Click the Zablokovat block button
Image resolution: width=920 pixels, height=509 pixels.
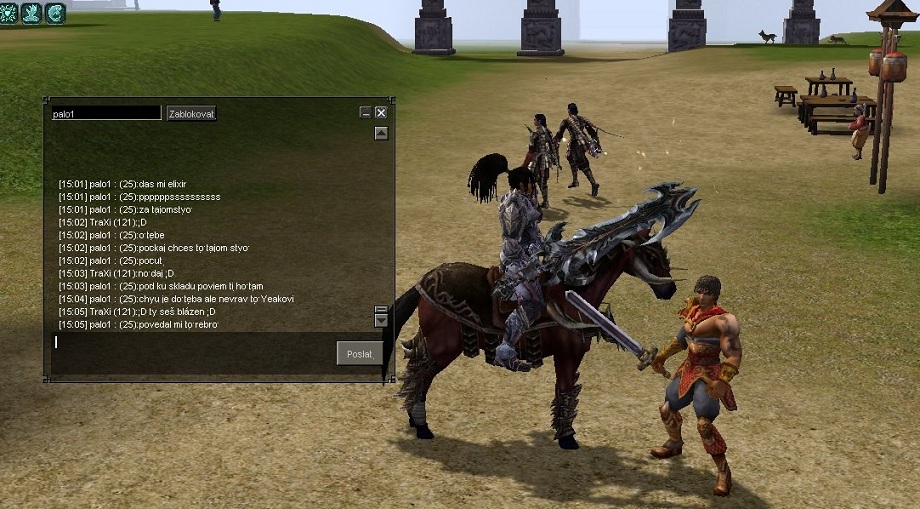(x=191, y=113)
